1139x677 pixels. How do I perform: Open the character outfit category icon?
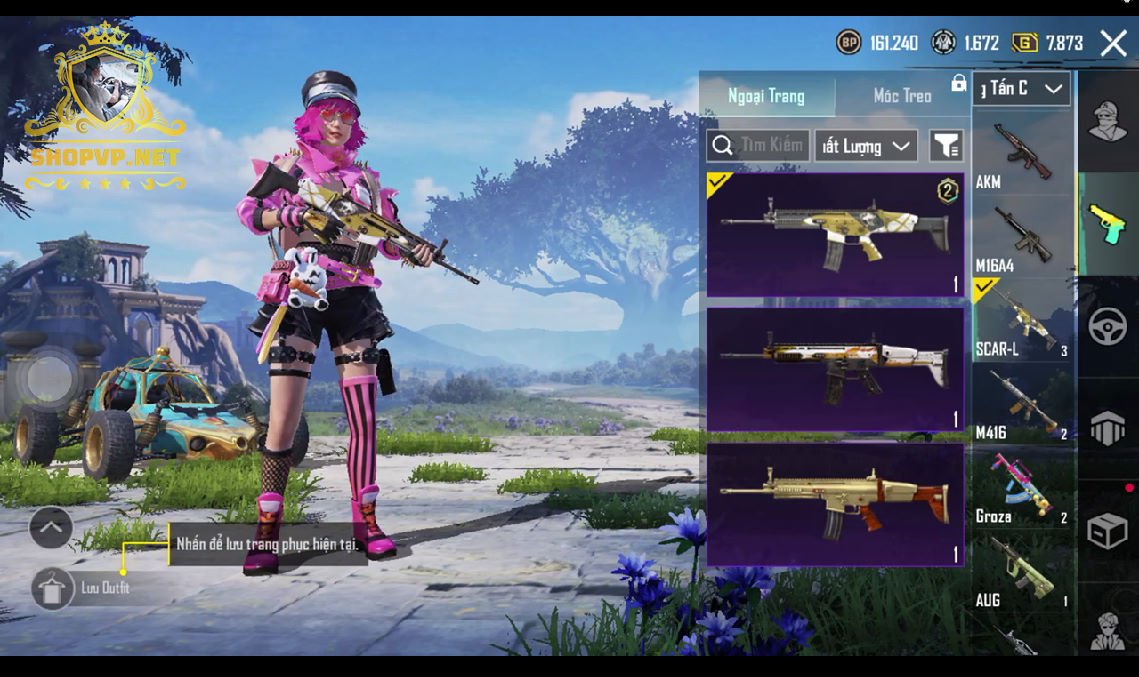tap(1108, 122)
